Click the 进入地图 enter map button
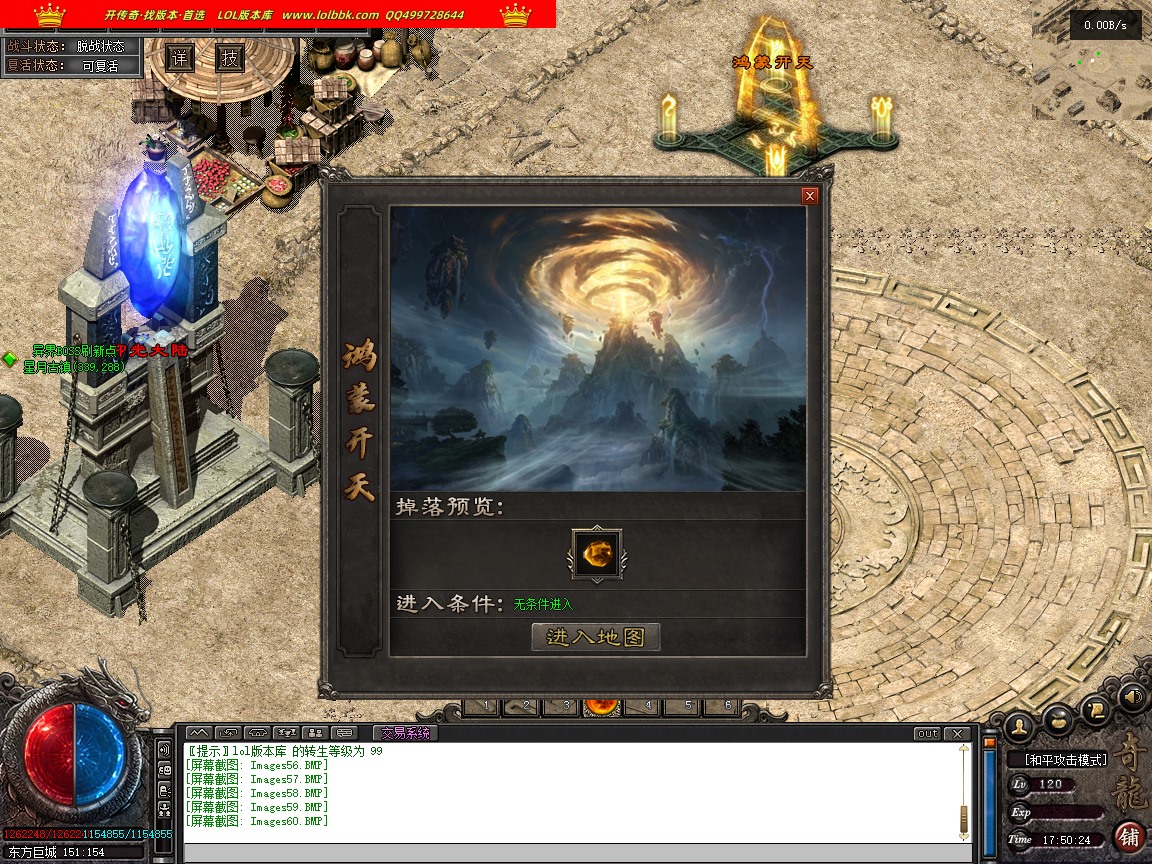 tap(596, 637)
